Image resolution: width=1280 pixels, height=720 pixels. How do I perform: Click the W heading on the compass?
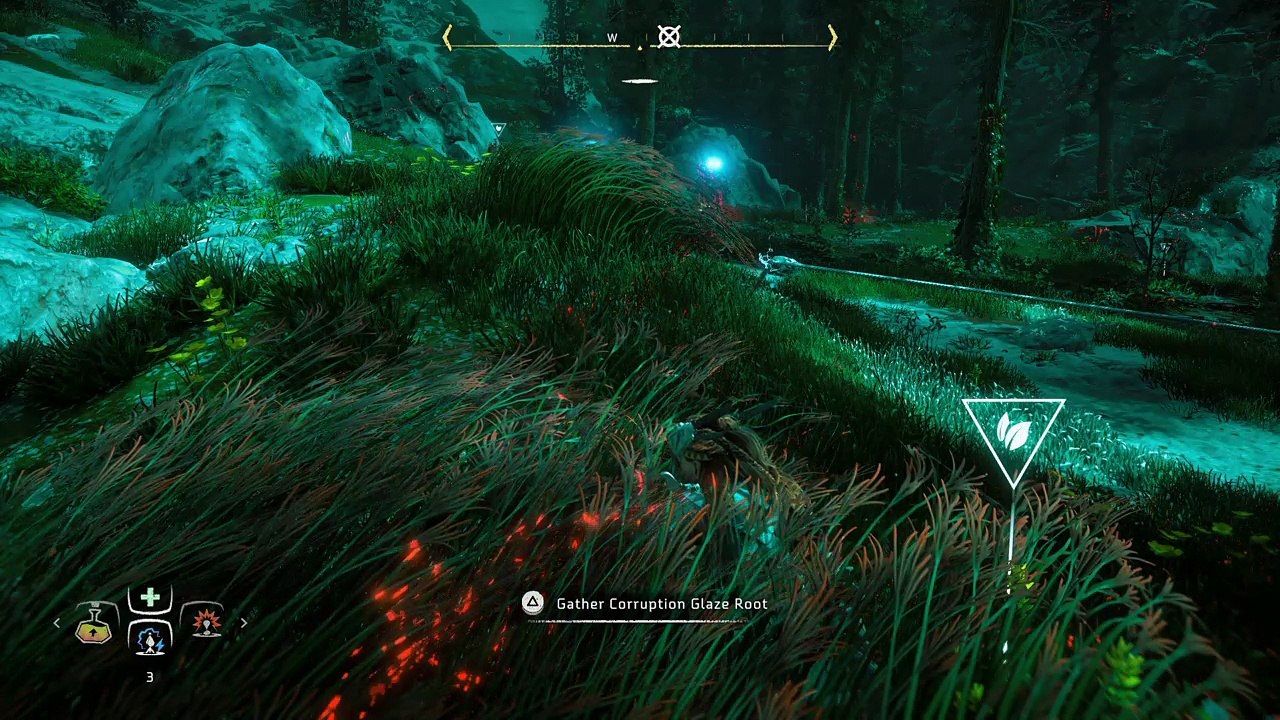[612, 38]
